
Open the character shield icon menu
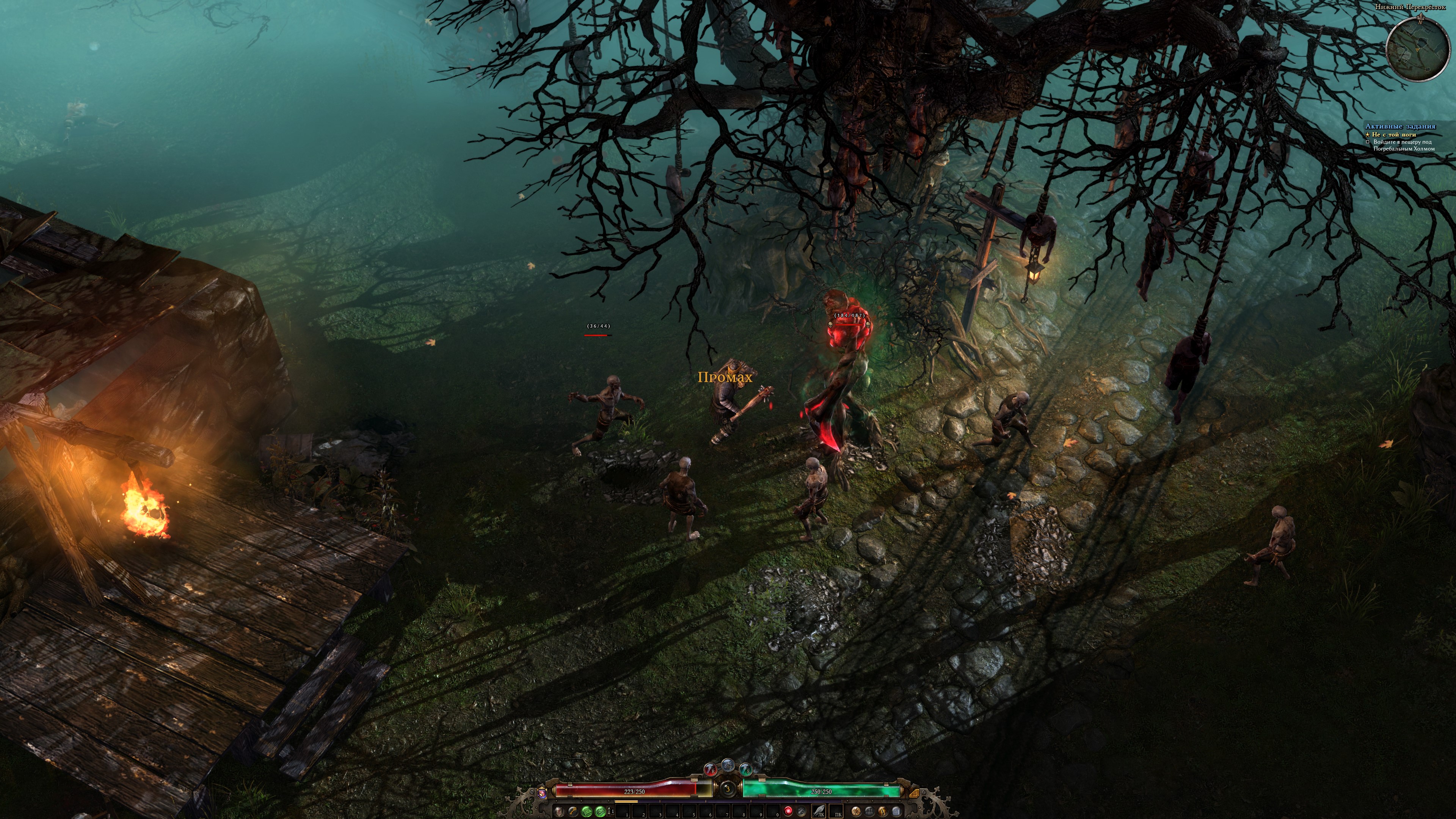[x=559, y=811]
